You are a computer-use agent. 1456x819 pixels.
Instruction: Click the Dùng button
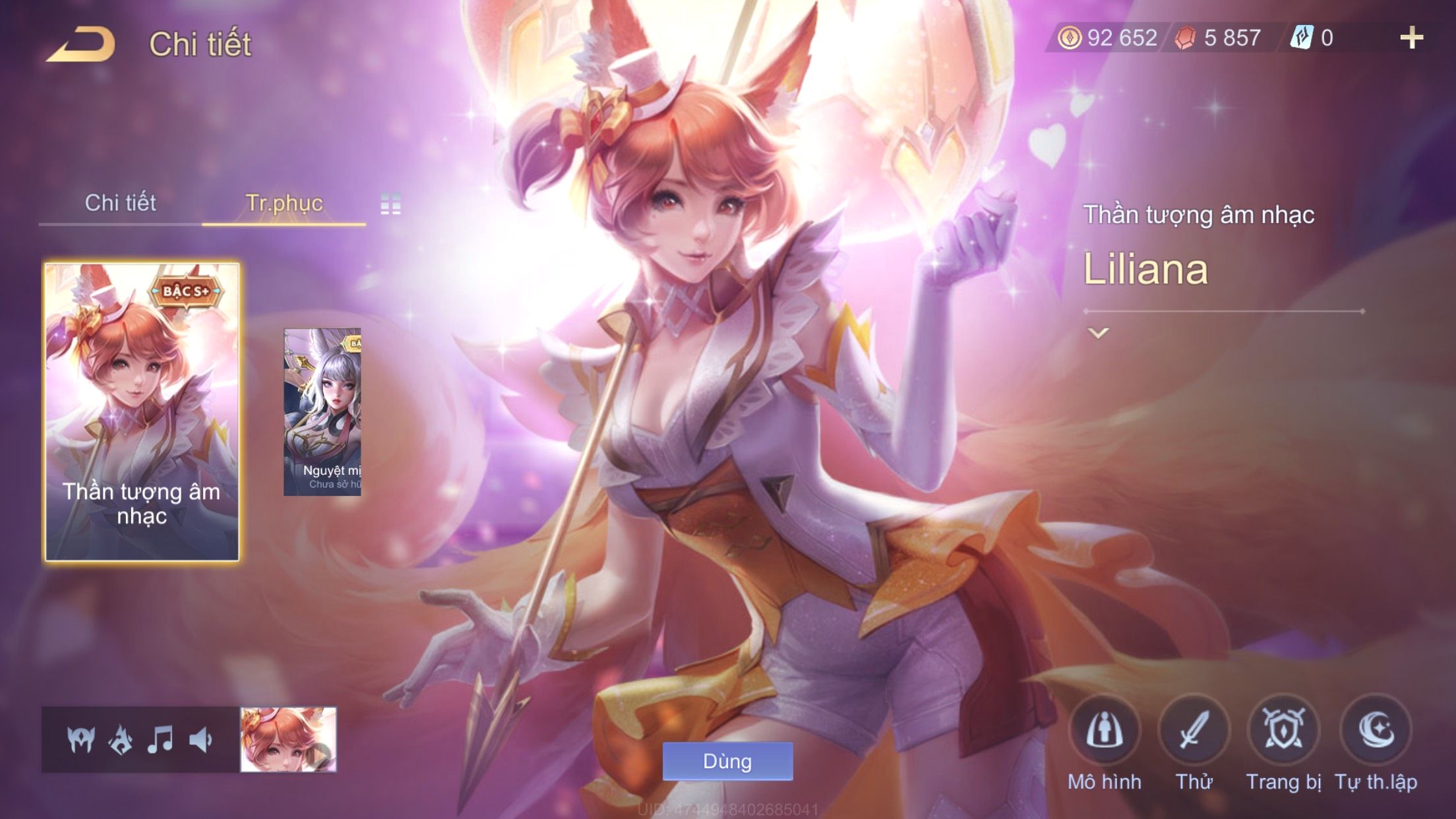(727, 762)
